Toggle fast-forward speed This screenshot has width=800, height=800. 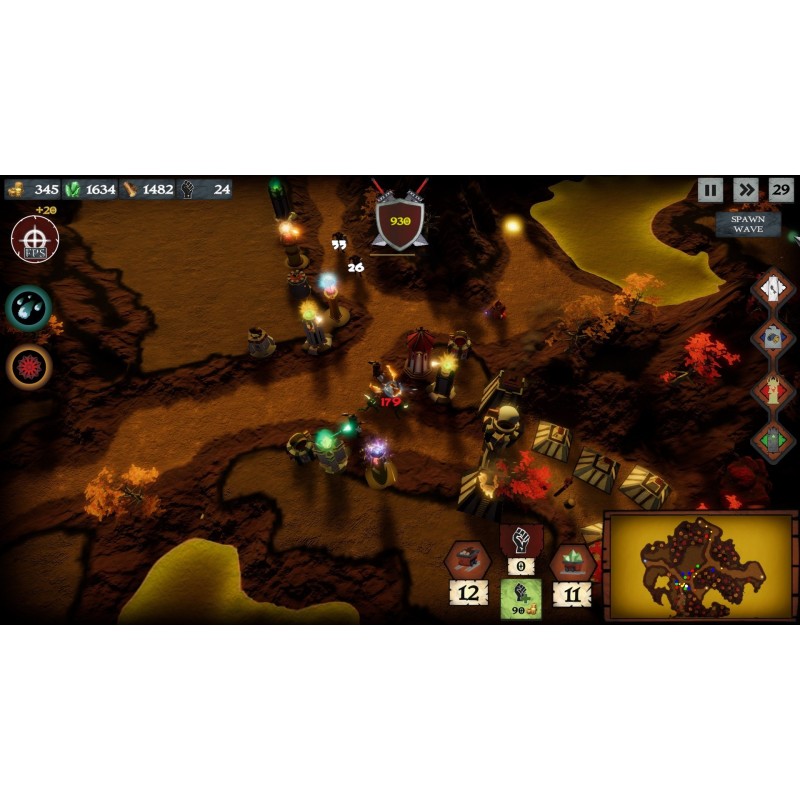(x=746, y=190)
